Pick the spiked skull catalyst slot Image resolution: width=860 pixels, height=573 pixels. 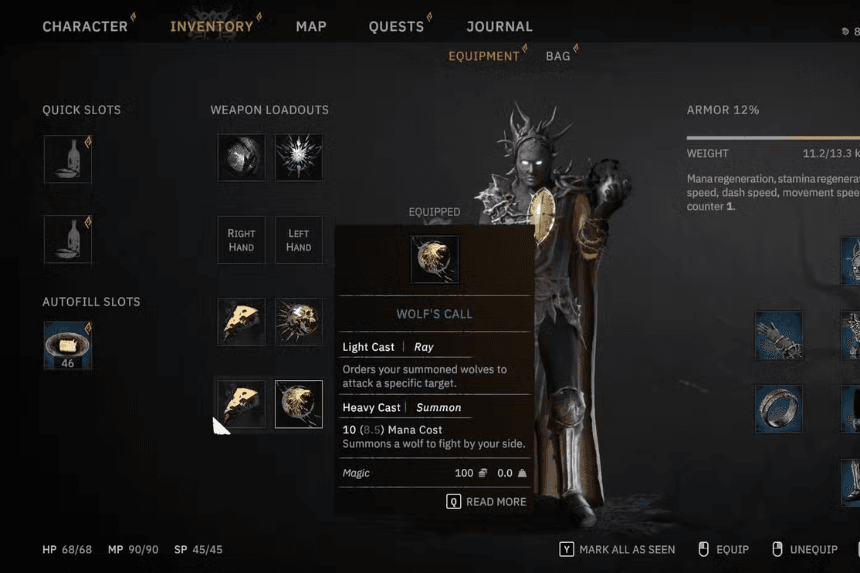coord(299,322)
